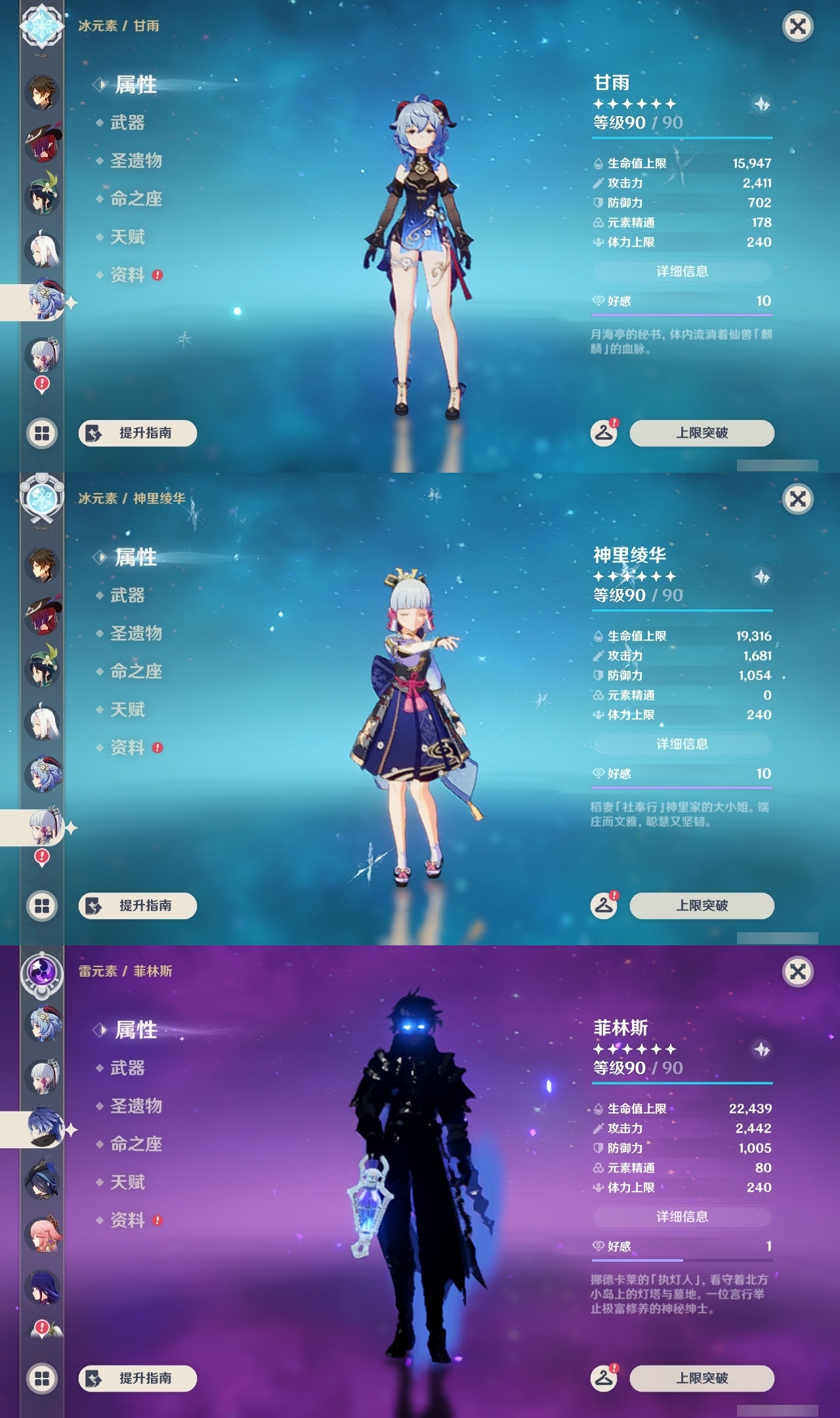
Task: Expand the 详细信息 panel
Action: (x=682, y=271)
